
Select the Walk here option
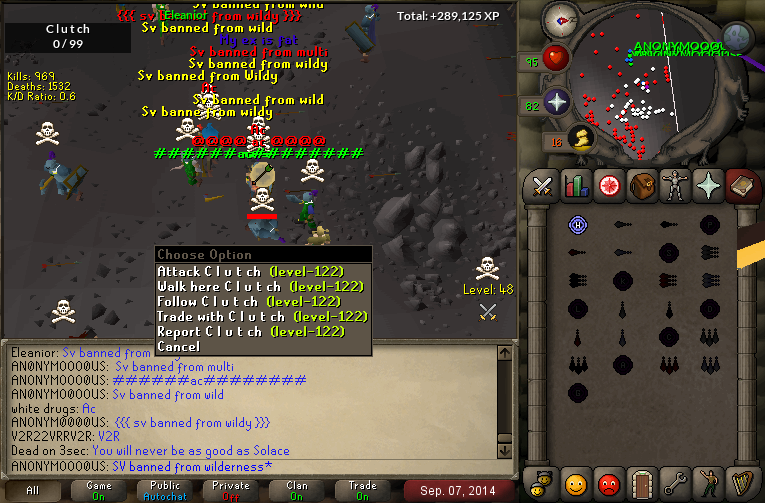click(x=258, y=286)
